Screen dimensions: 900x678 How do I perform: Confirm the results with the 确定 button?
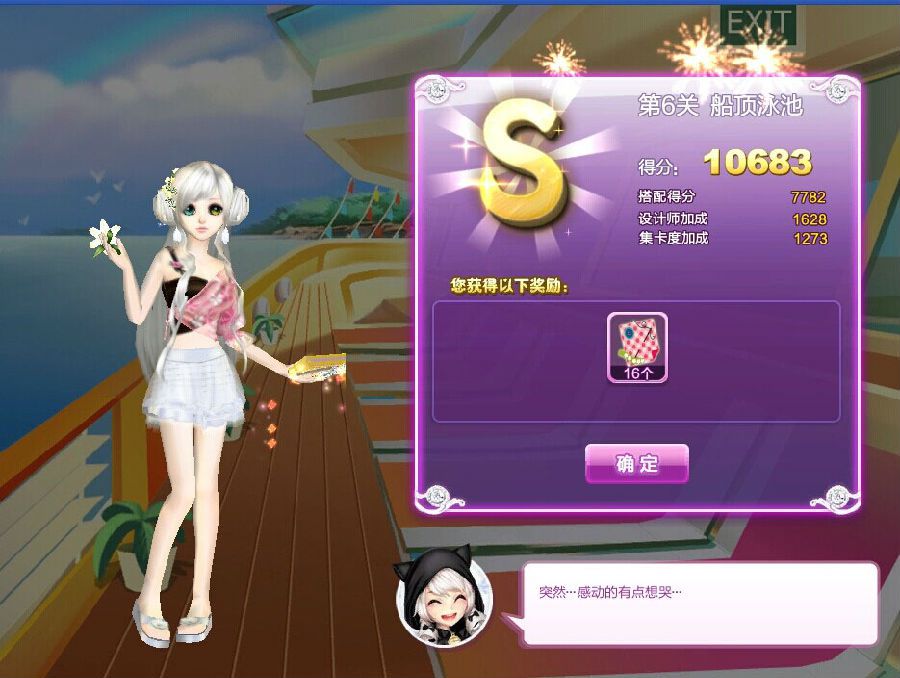(637, 464)
